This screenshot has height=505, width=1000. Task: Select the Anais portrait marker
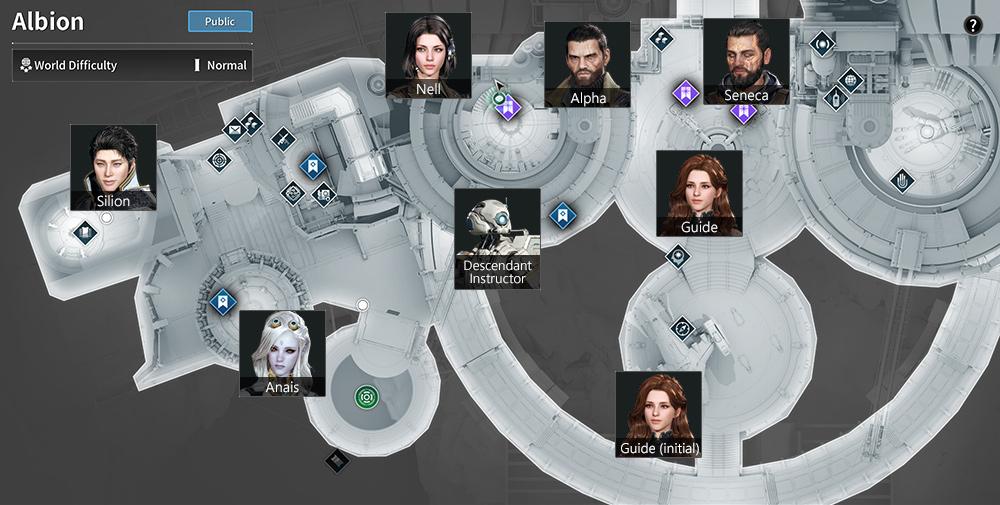point(282,353)
